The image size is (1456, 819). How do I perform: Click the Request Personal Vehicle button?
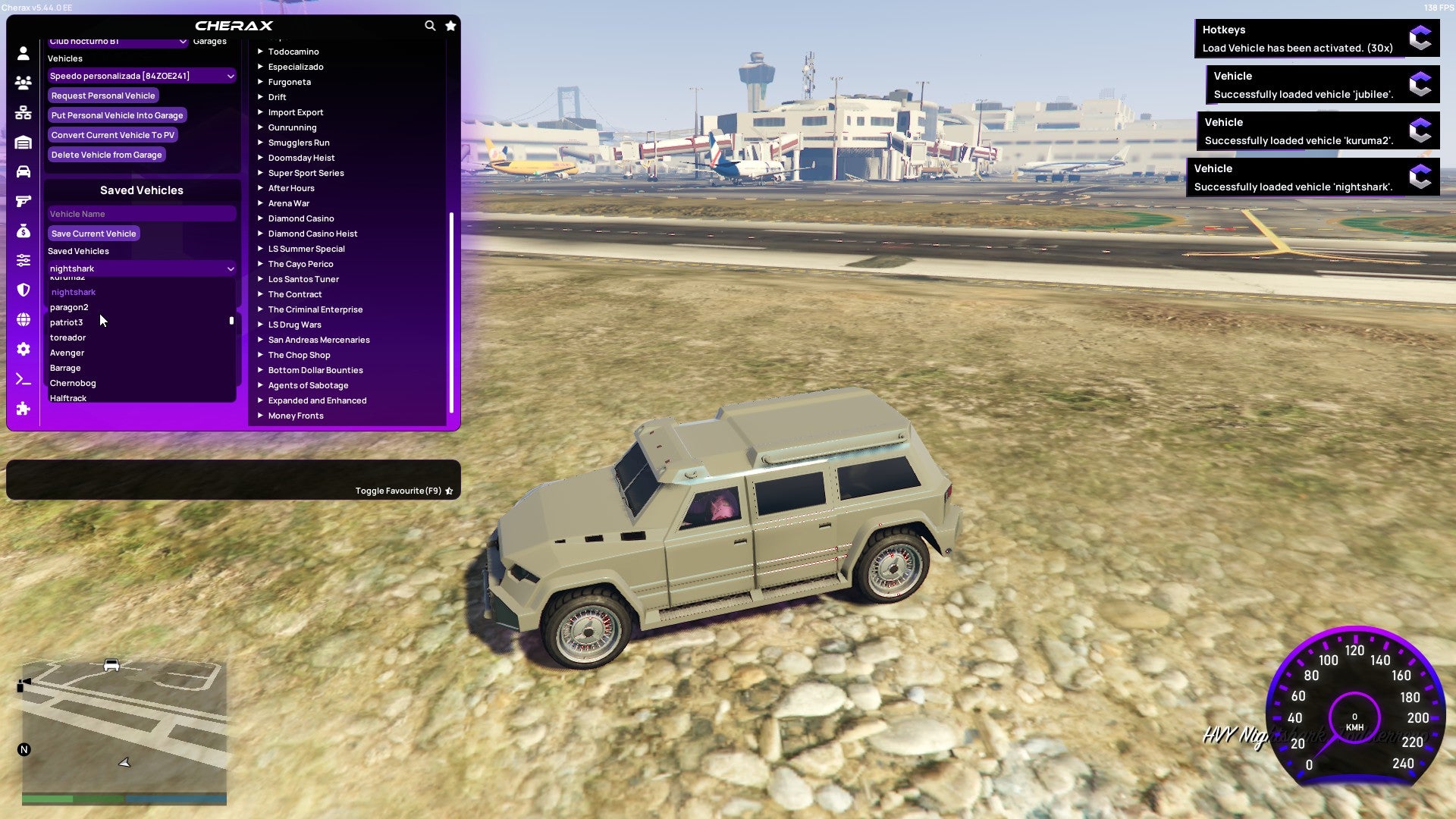point(103,96)
